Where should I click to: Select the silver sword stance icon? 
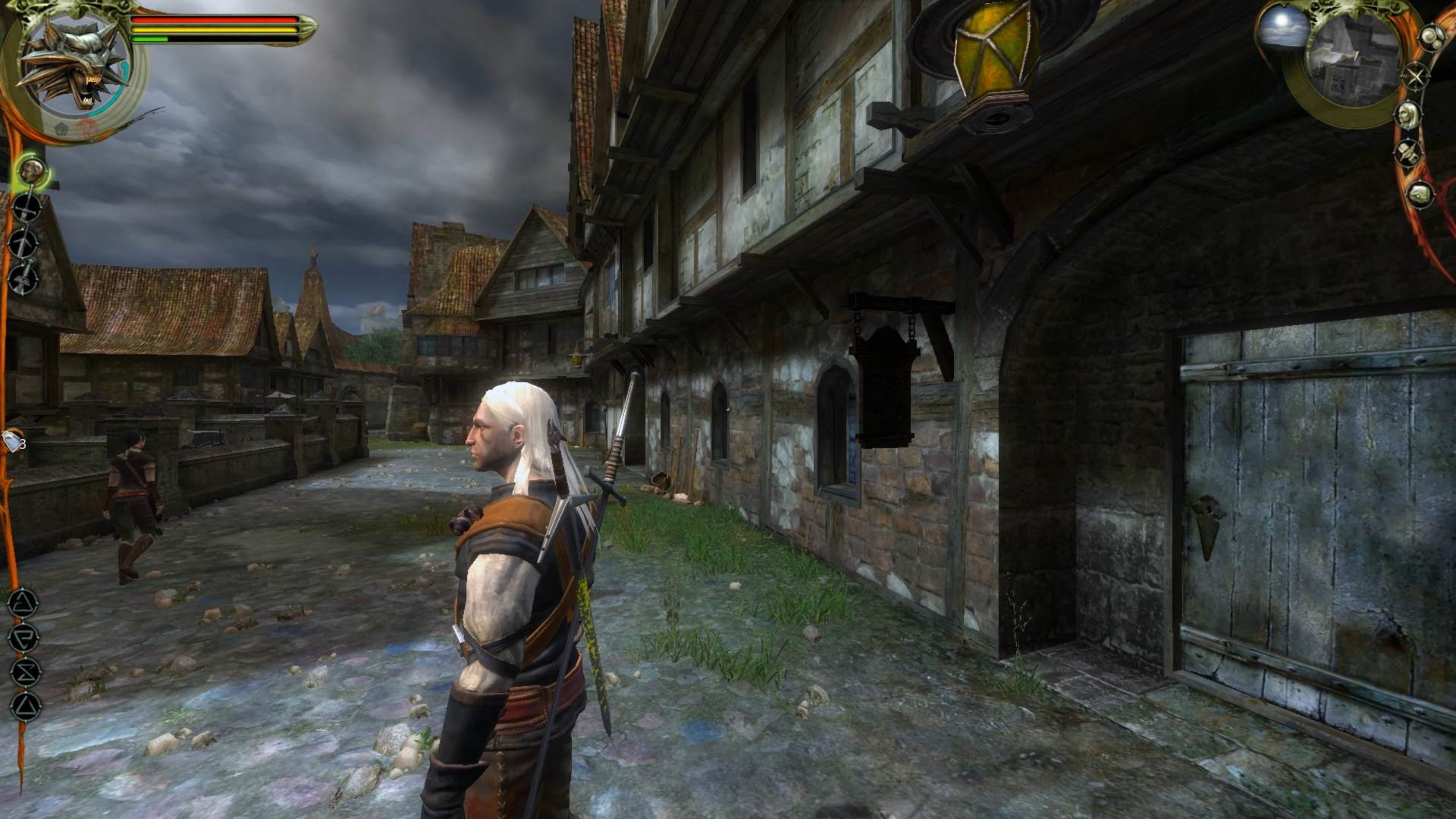[x=24, y=244]
